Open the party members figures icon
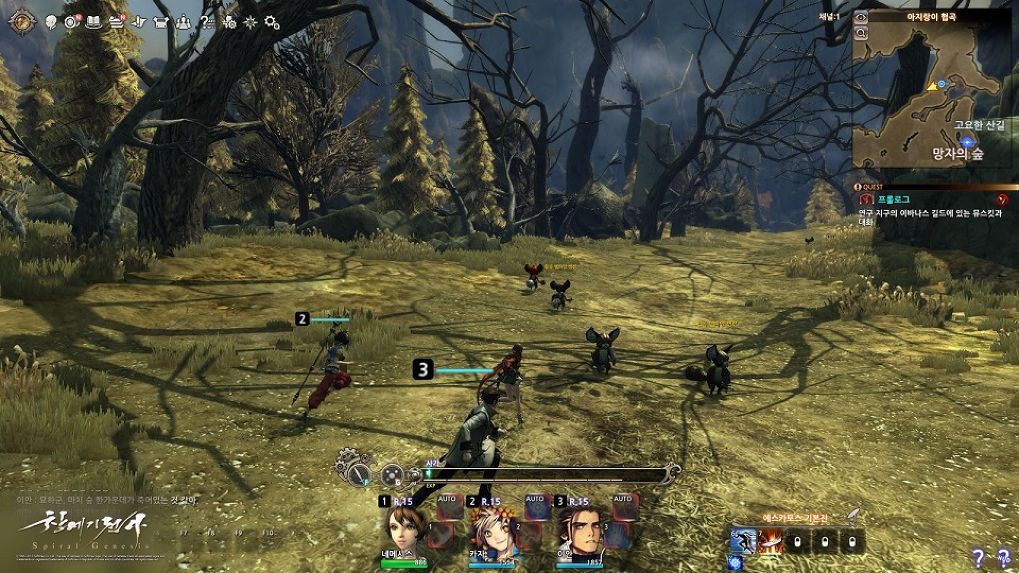The image size is (1019, 573). pos(183,22)
